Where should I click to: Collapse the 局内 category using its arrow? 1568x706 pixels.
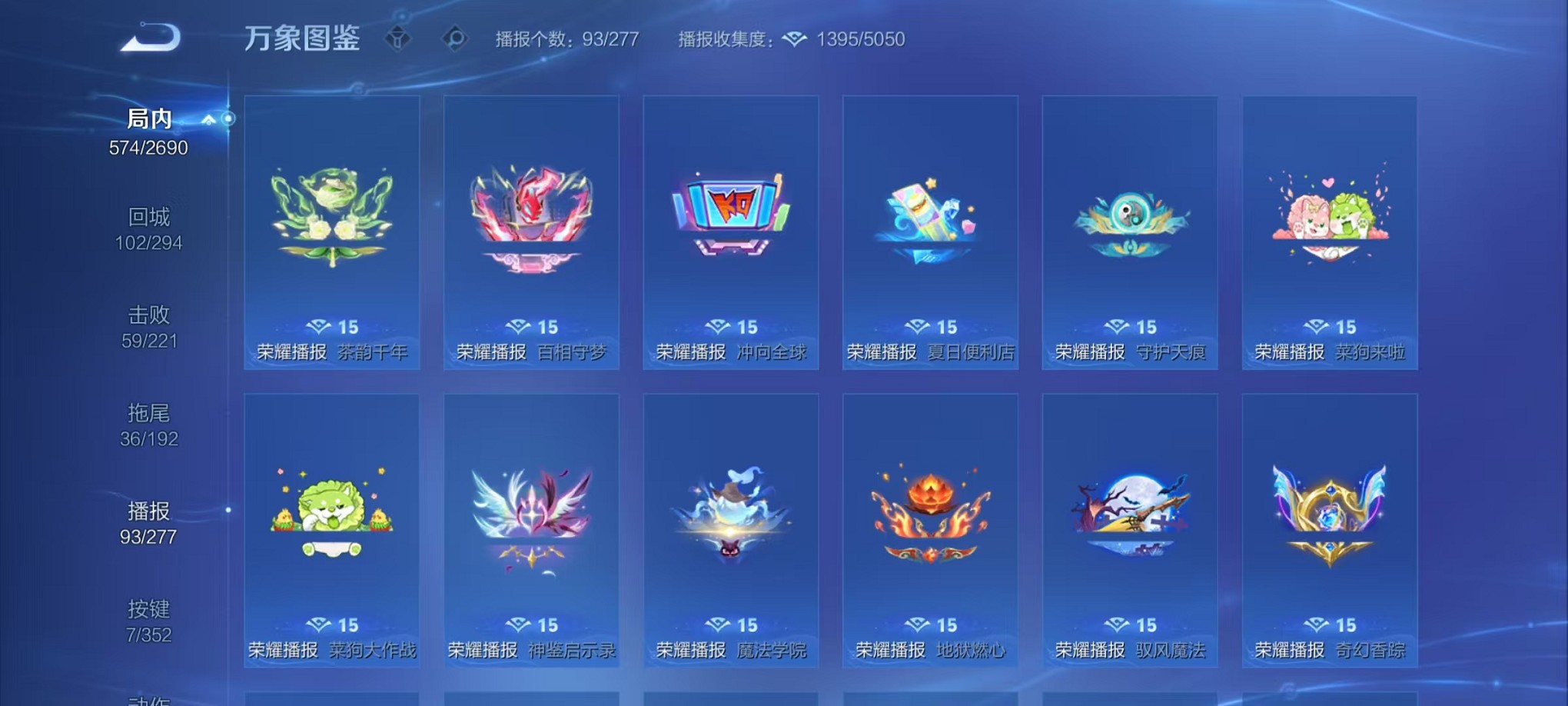[208, 119]
